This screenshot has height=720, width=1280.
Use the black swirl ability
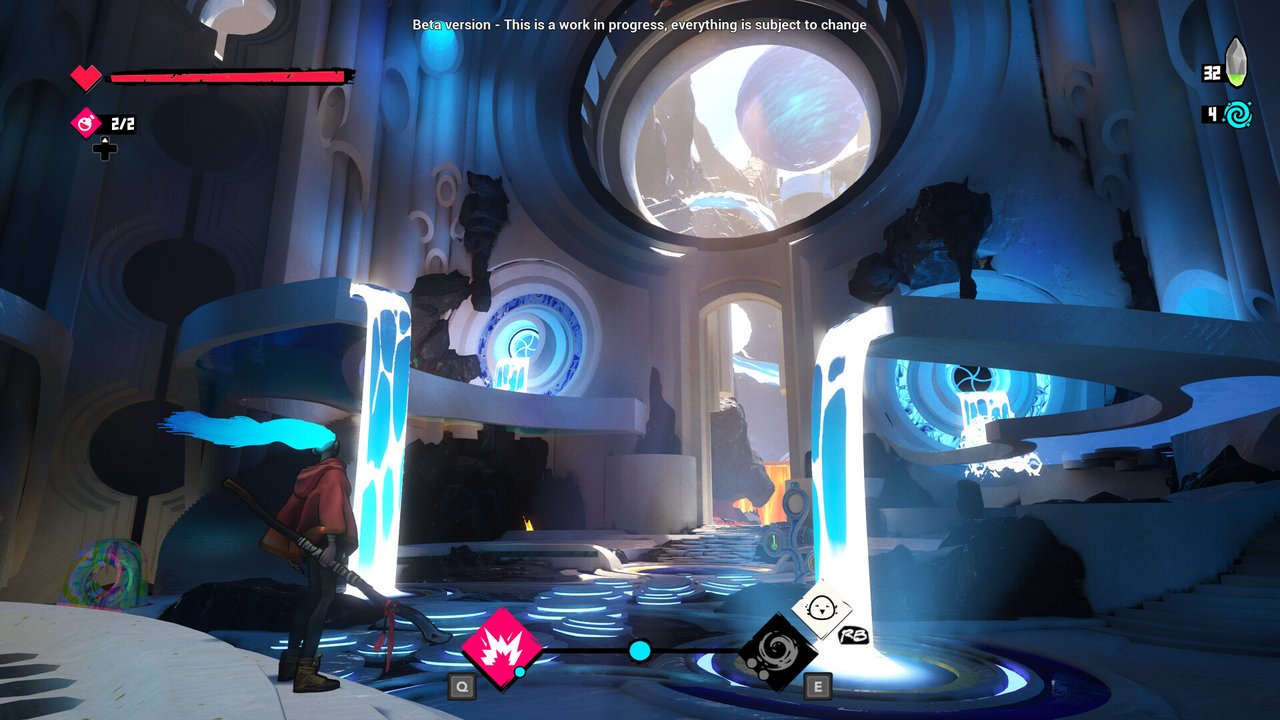pos(777,652)
